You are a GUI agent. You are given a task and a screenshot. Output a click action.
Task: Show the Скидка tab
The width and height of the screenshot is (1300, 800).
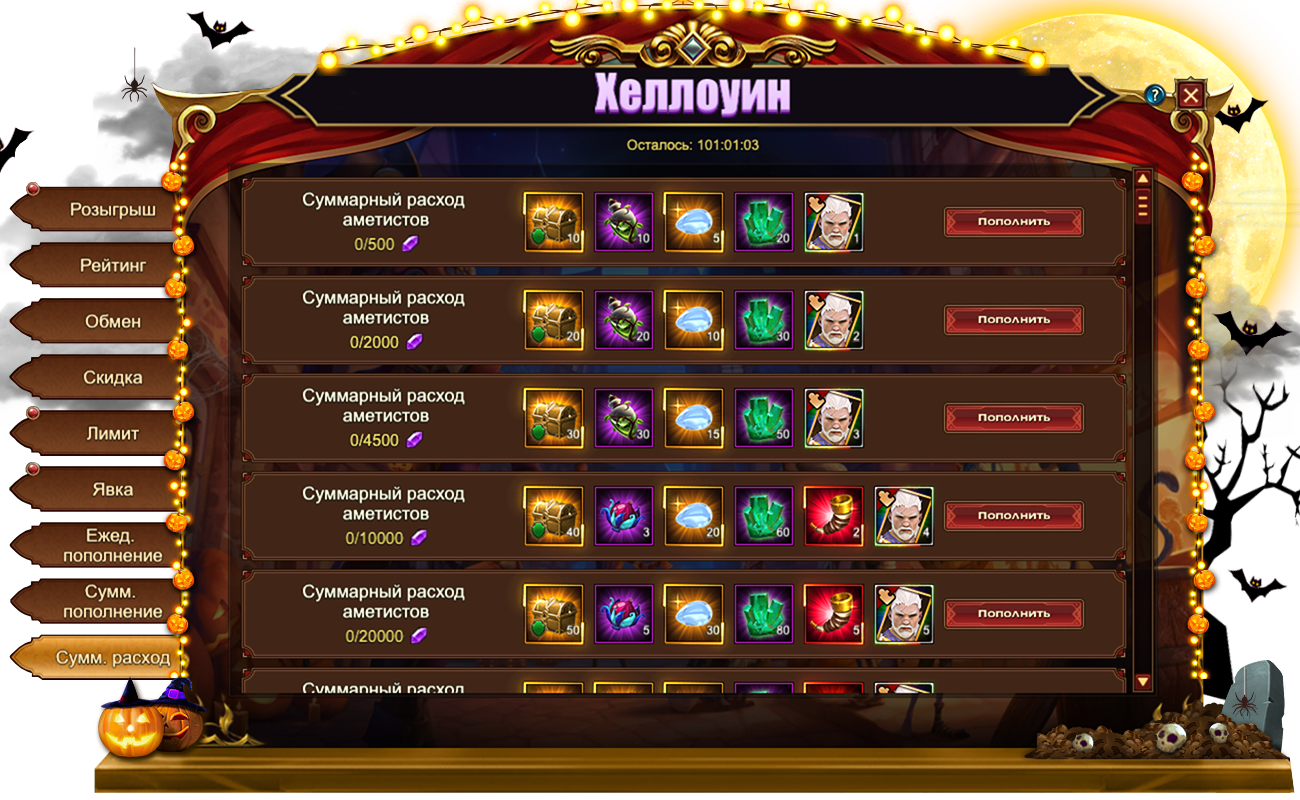(x=98, y=378)
